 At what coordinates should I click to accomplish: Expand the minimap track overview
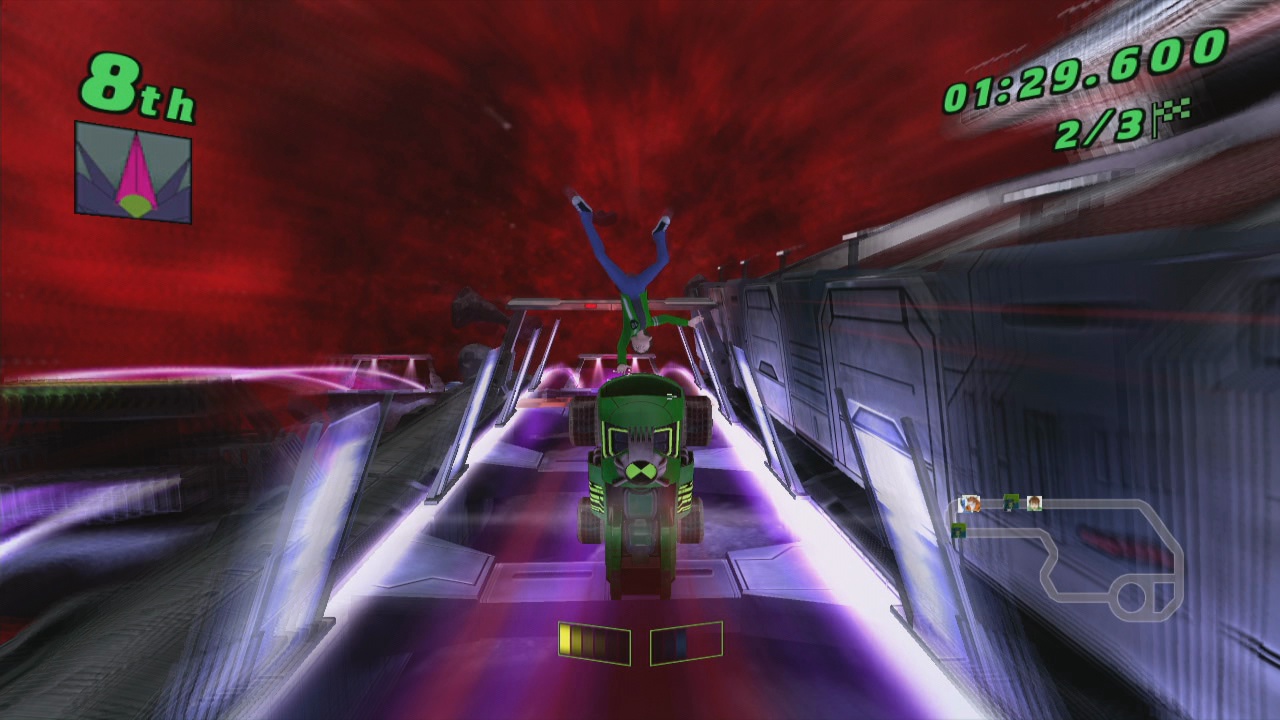(x=1065, y=560)
